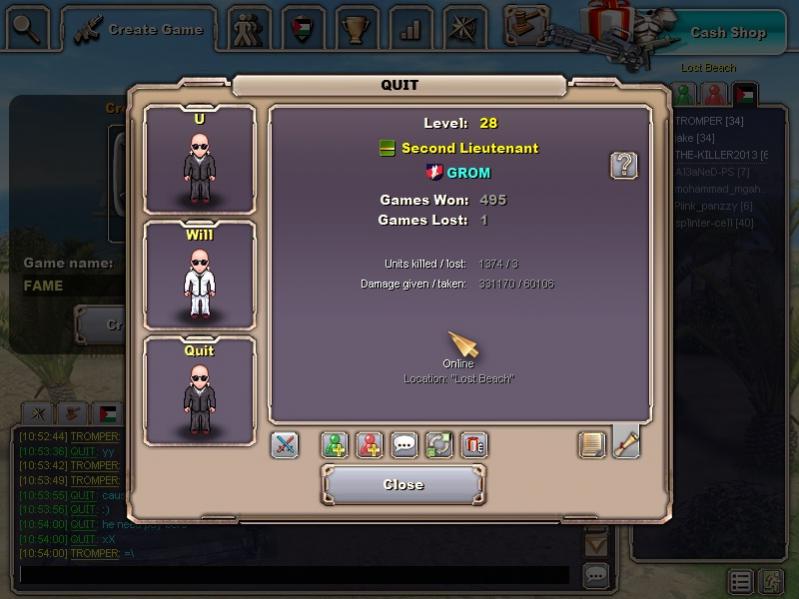
Task: Select the avatar portrait labeled Quit
Action: pyautogui.click(x=200, y=392)
